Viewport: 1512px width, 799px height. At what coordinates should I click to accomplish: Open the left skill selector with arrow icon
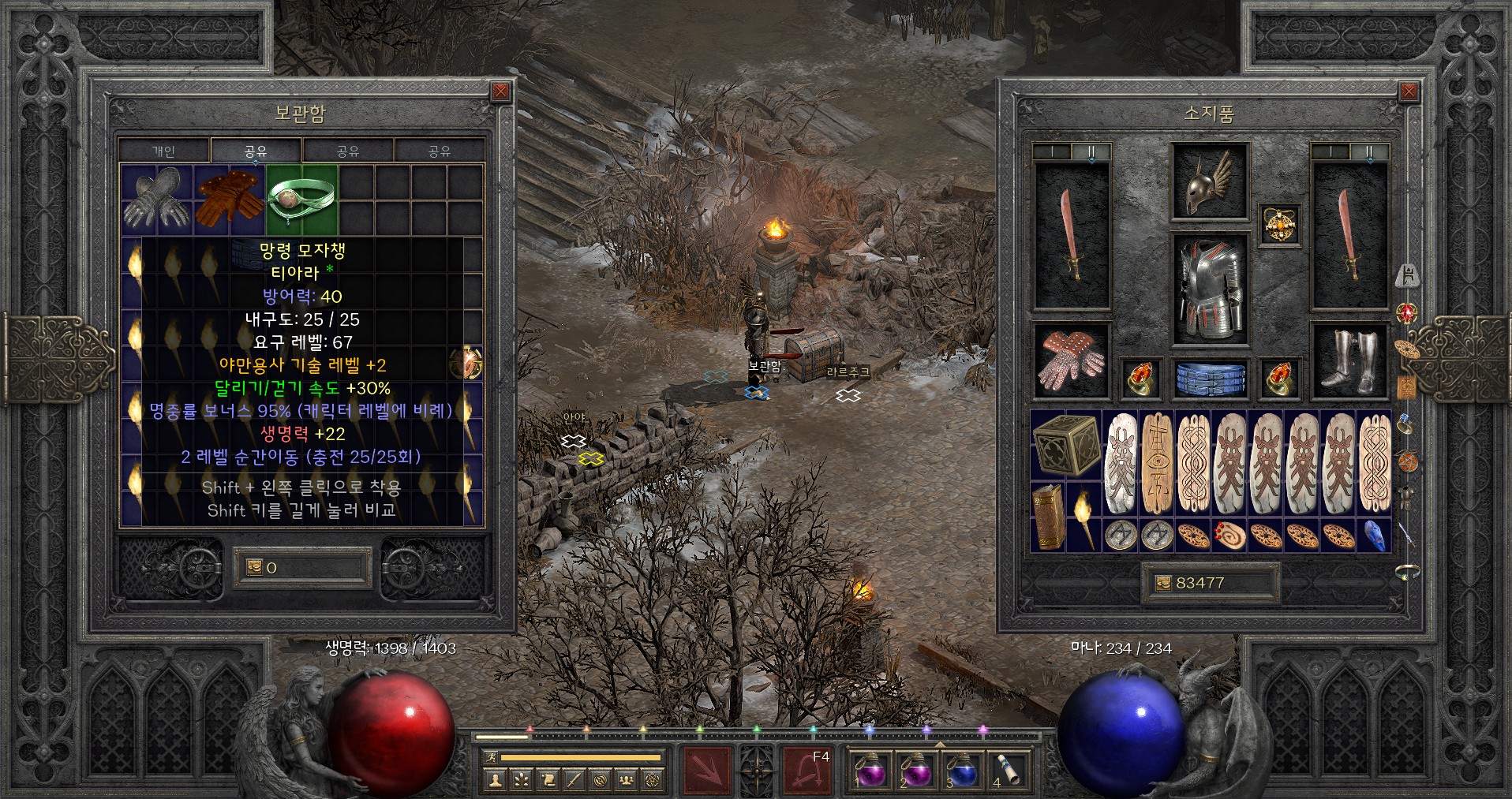click(x=707, y=769)
